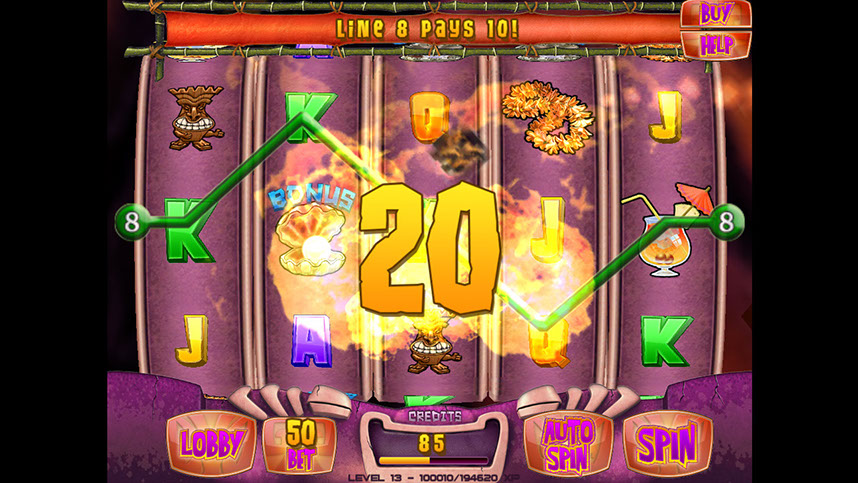
Task: Return to the Lobby
Action: click(210, 442)
